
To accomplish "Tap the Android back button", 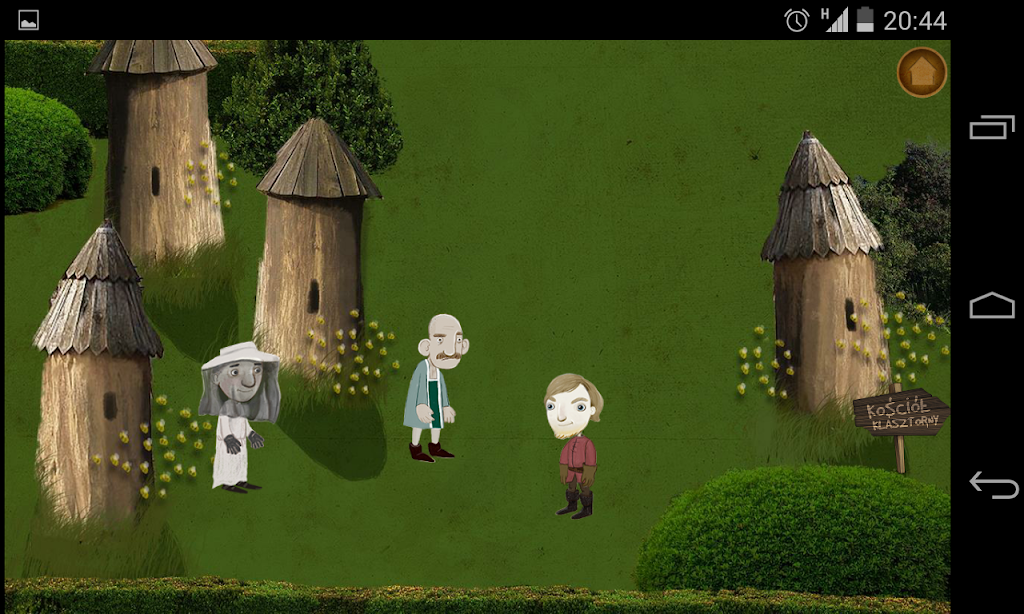I will pos(993,485).
